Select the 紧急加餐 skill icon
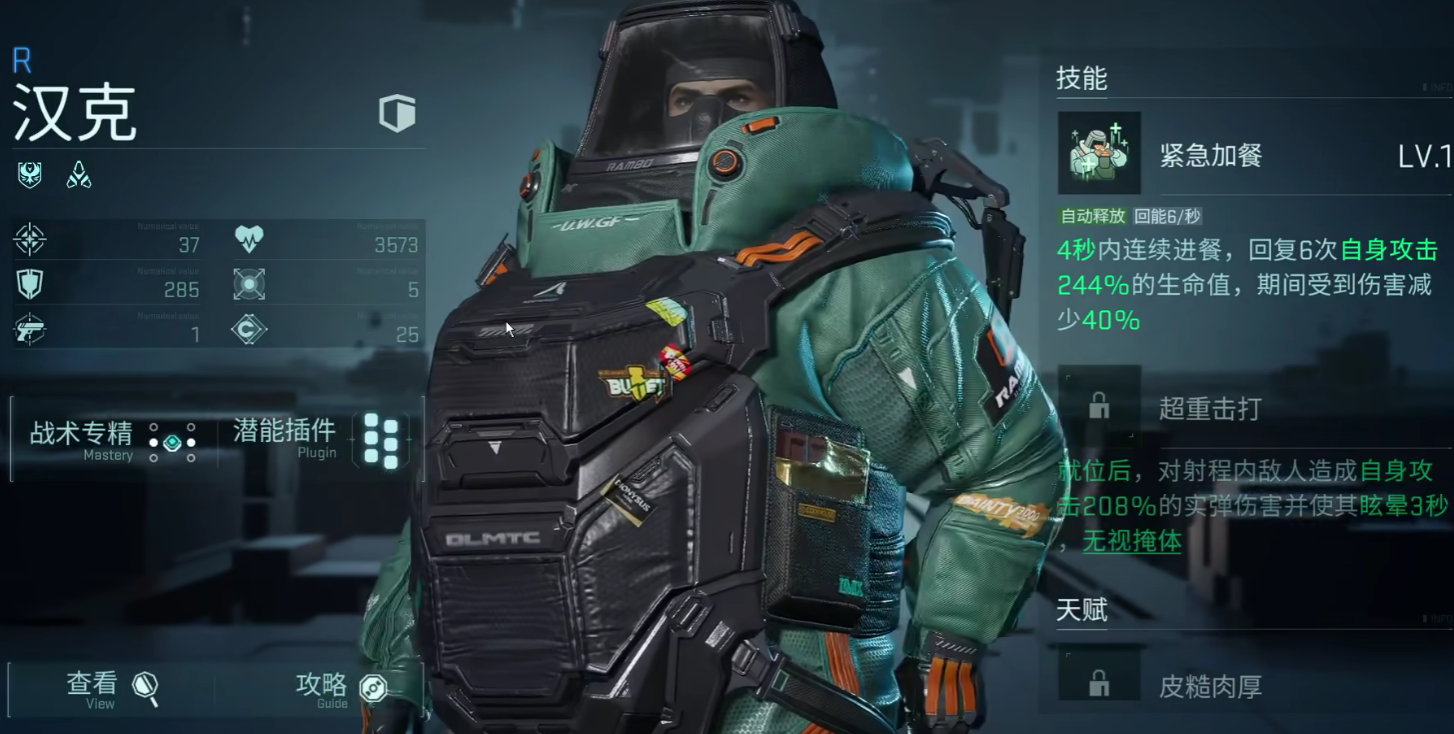 pyautogui.click(x=1099, y=154)
